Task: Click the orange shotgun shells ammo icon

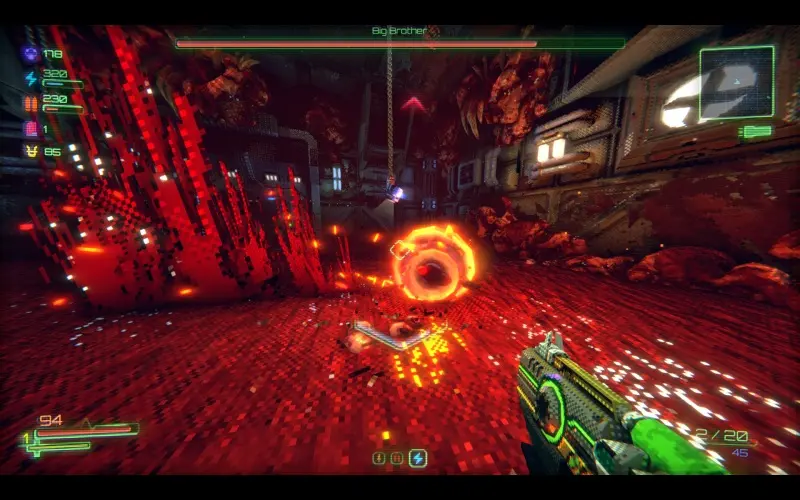Action: pos(31,103)
